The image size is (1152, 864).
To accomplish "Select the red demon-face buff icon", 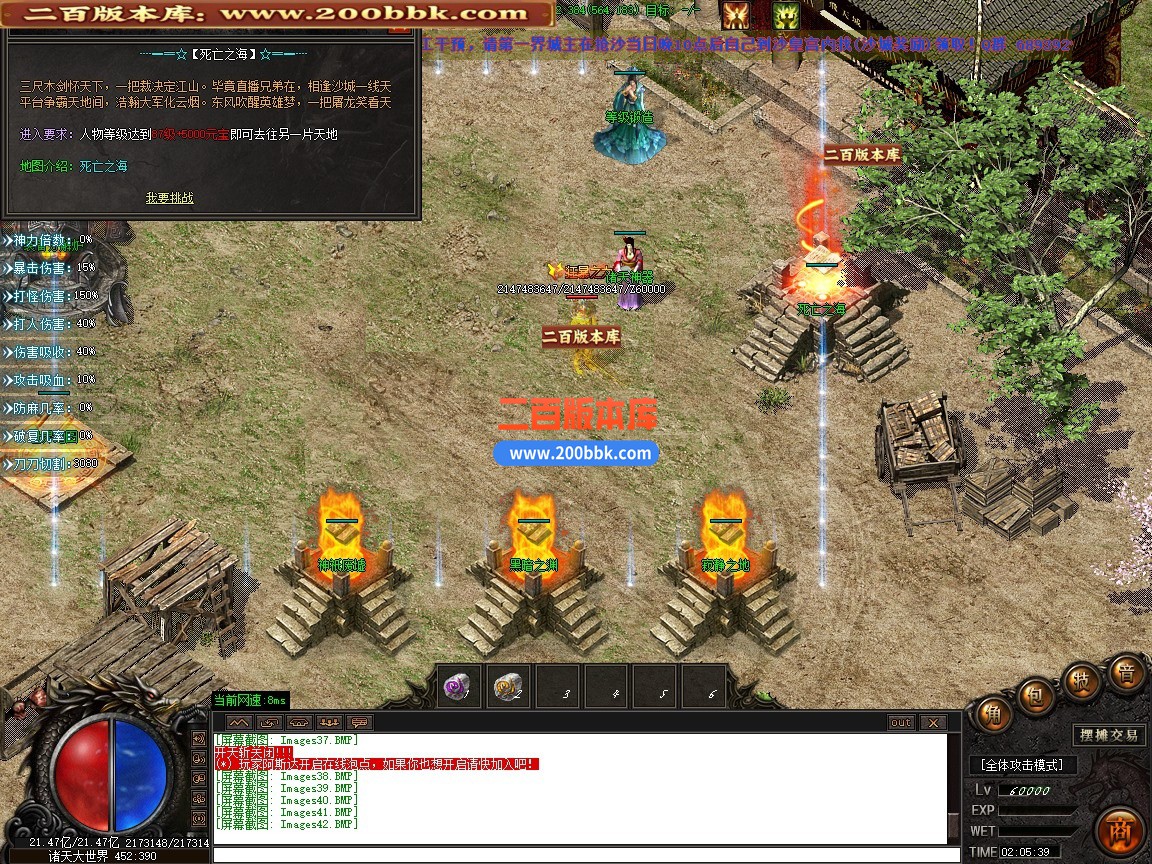I will pos(736,15).
